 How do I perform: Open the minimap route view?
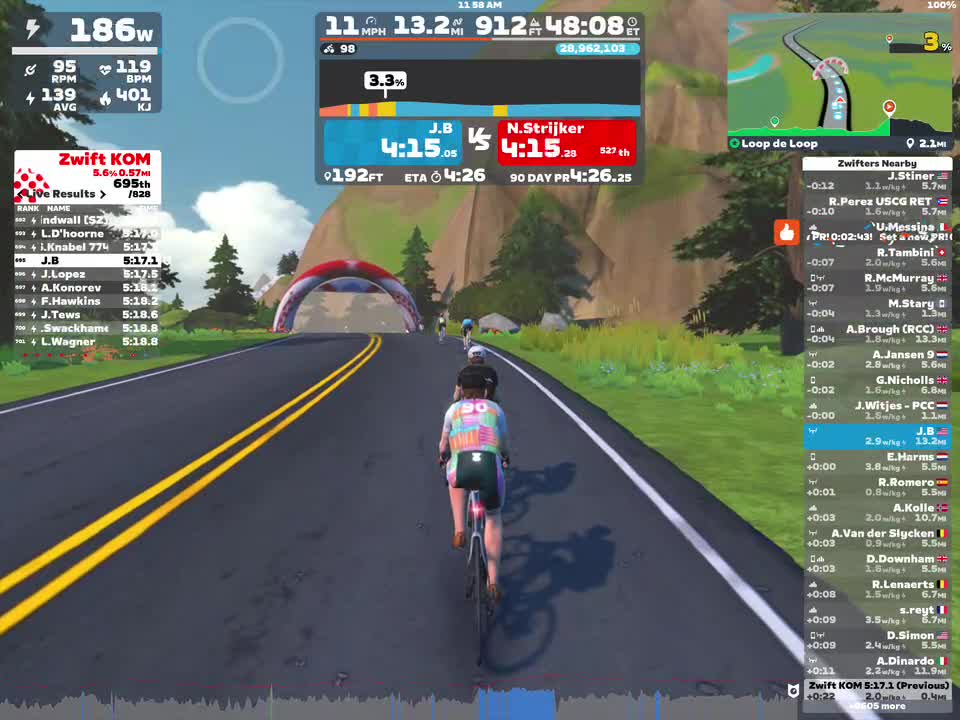(838, 75)
